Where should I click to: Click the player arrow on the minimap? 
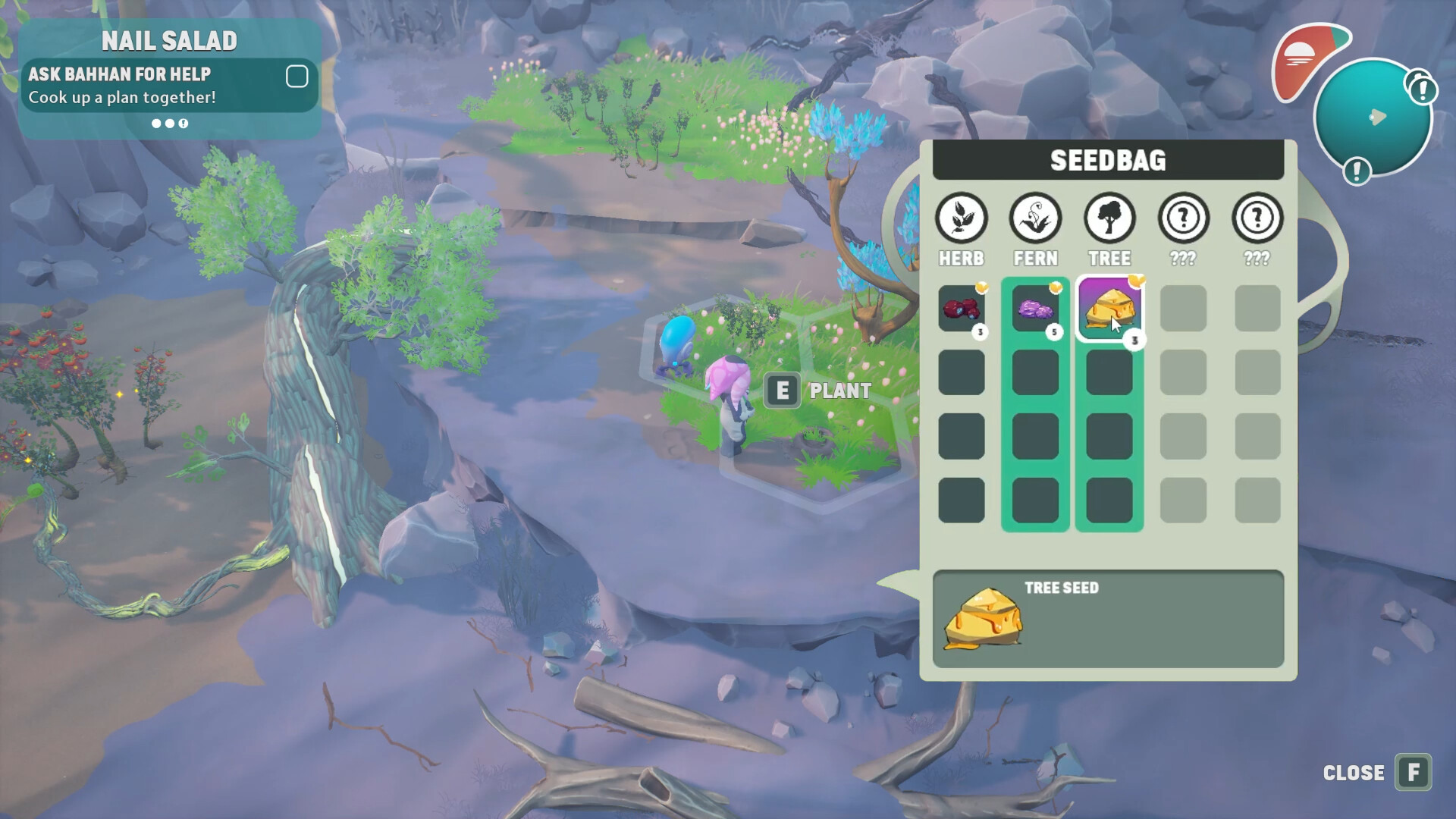click(x=1378, y=118)
